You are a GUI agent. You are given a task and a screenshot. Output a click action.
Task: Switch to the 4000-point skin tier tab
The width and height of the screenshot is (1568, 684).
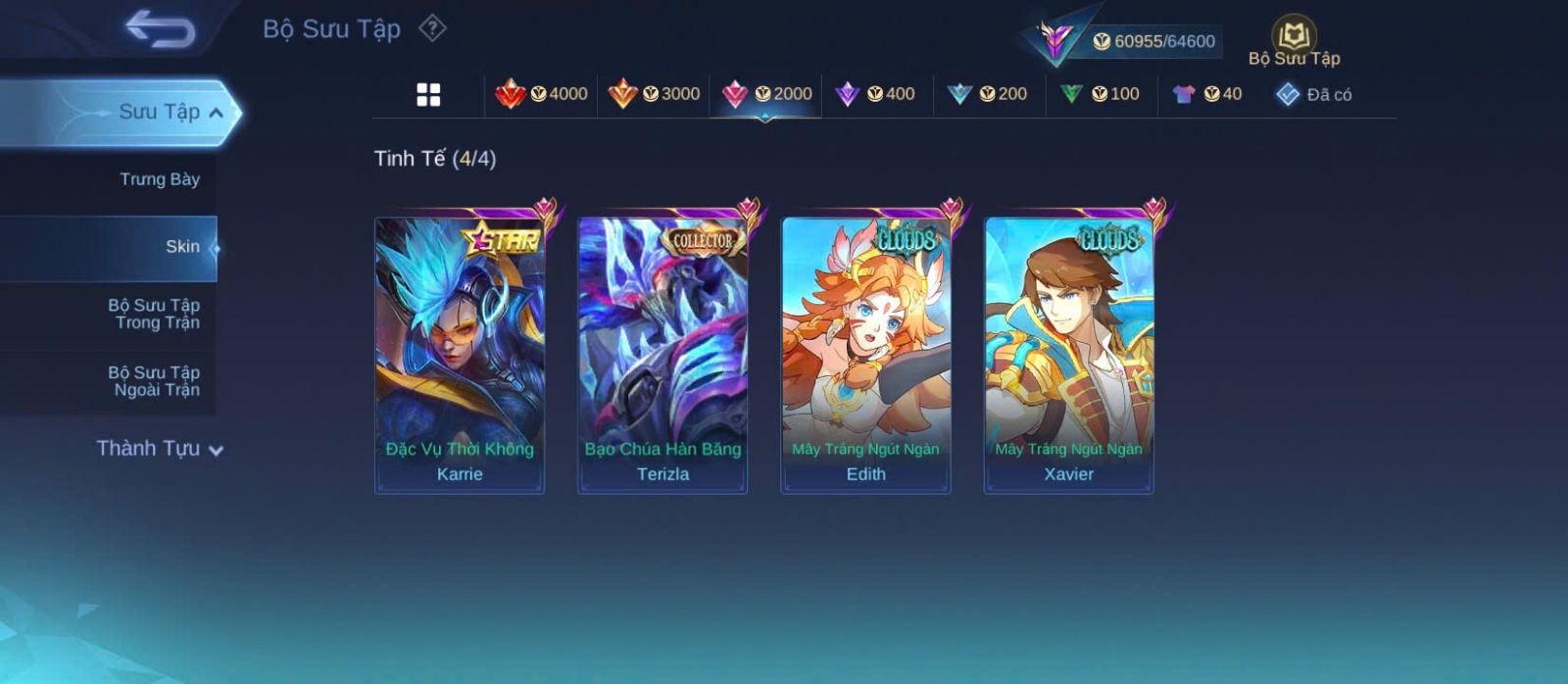[542, 94]
